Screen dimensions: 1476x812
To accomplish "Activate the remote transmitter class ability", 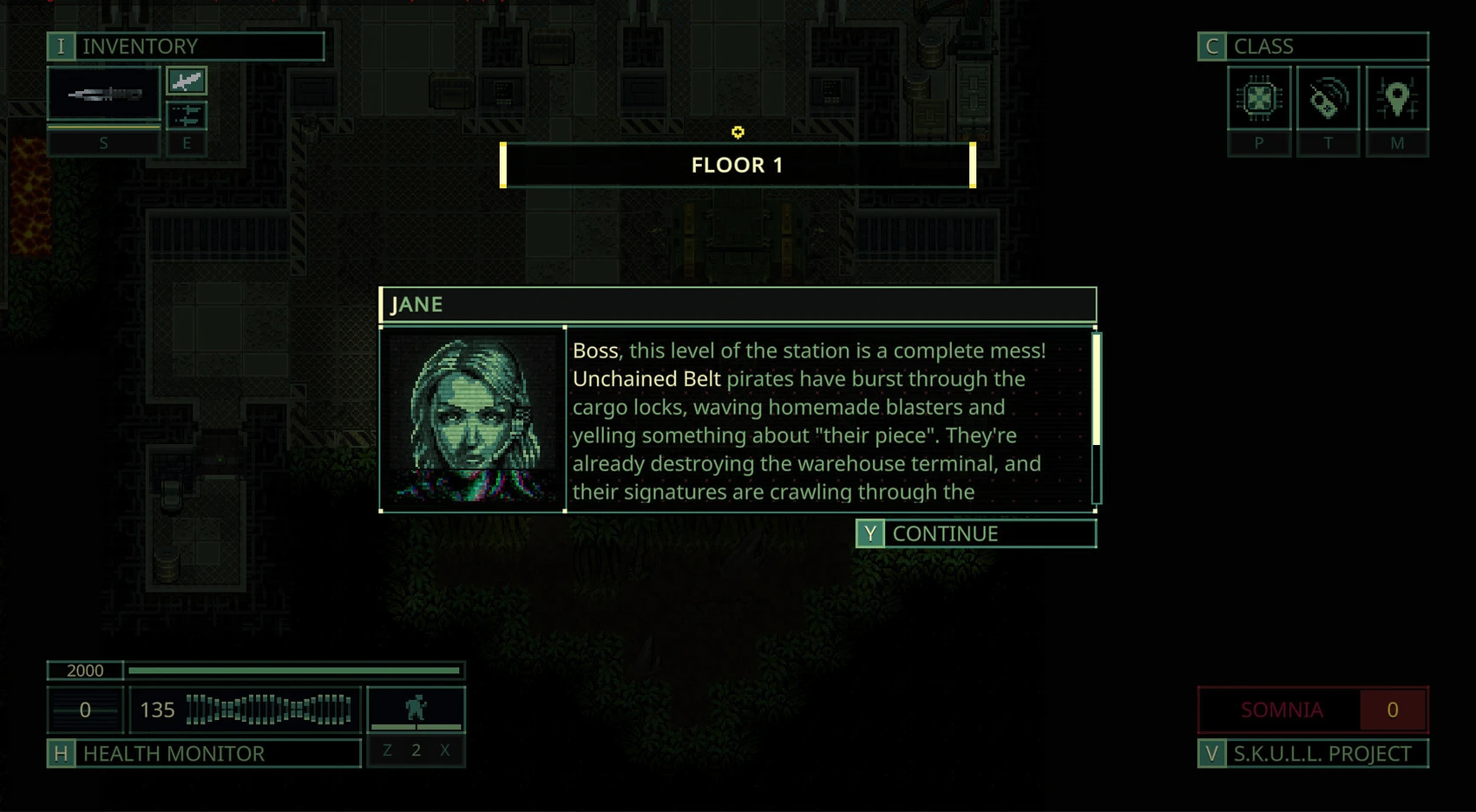I will 1328,99.
